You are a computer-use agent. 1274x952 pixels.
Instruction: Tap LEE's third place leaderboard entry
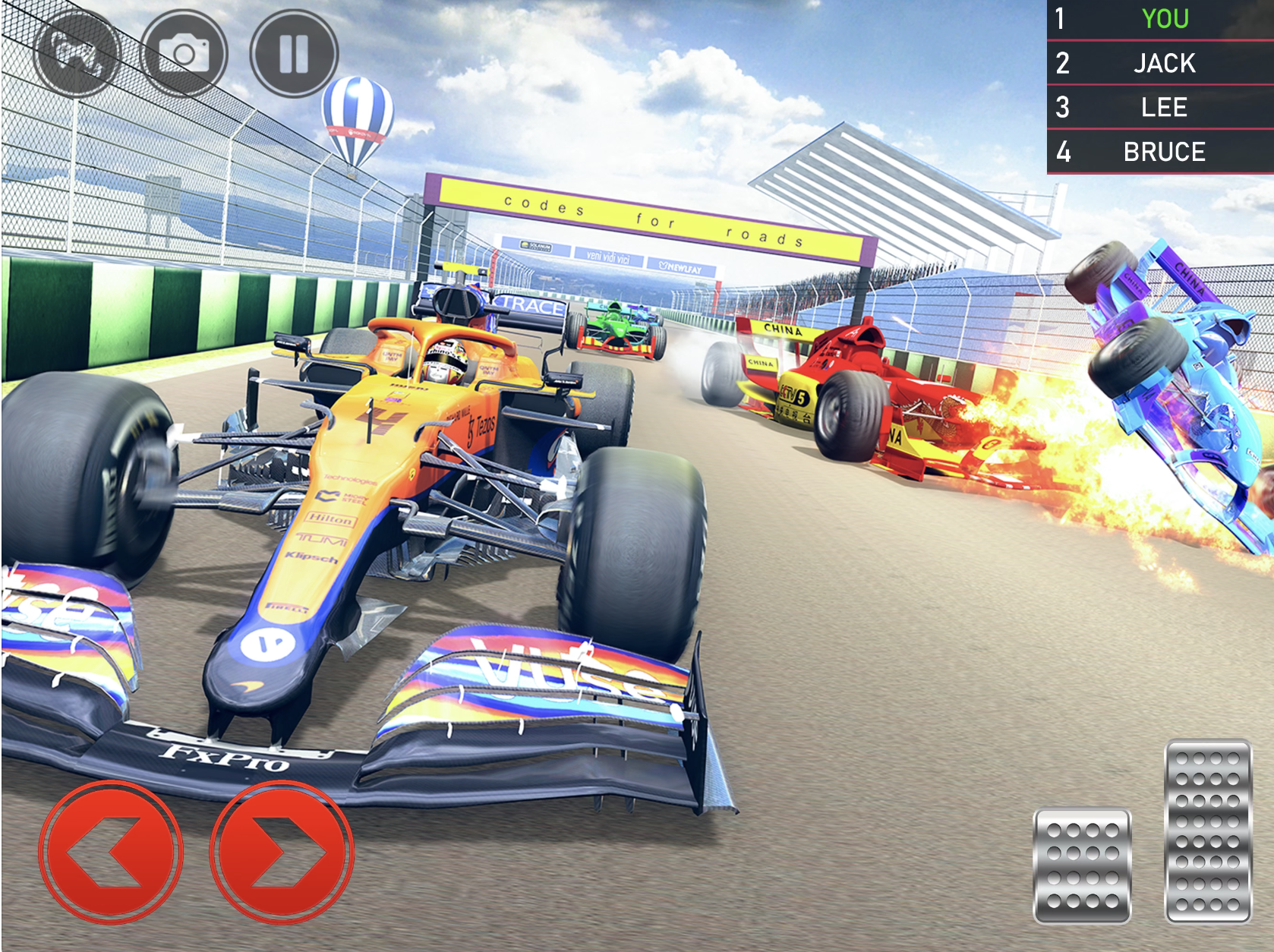point(1164,108)
